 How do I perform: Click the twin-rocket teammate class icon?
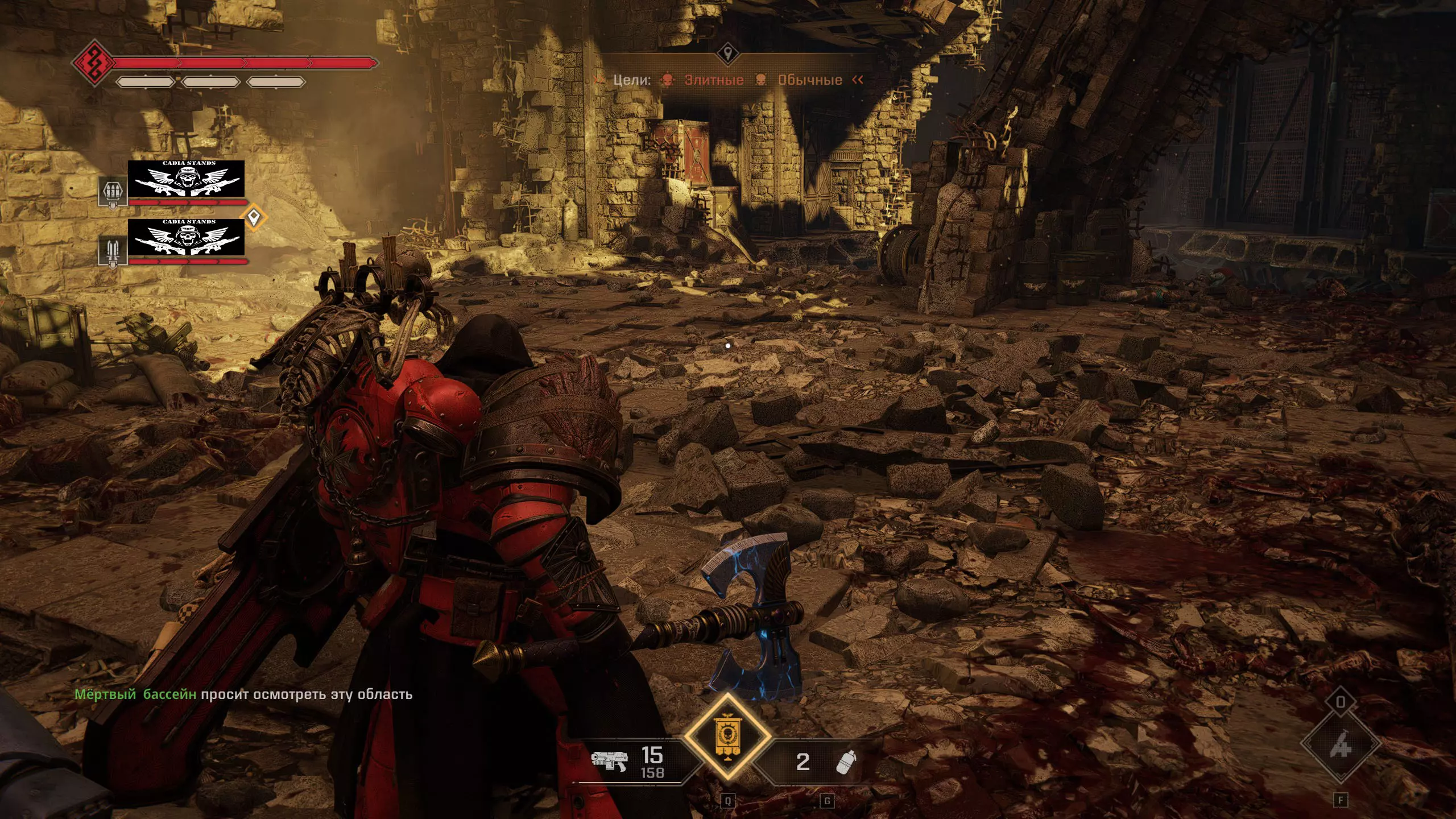(113, 251)
